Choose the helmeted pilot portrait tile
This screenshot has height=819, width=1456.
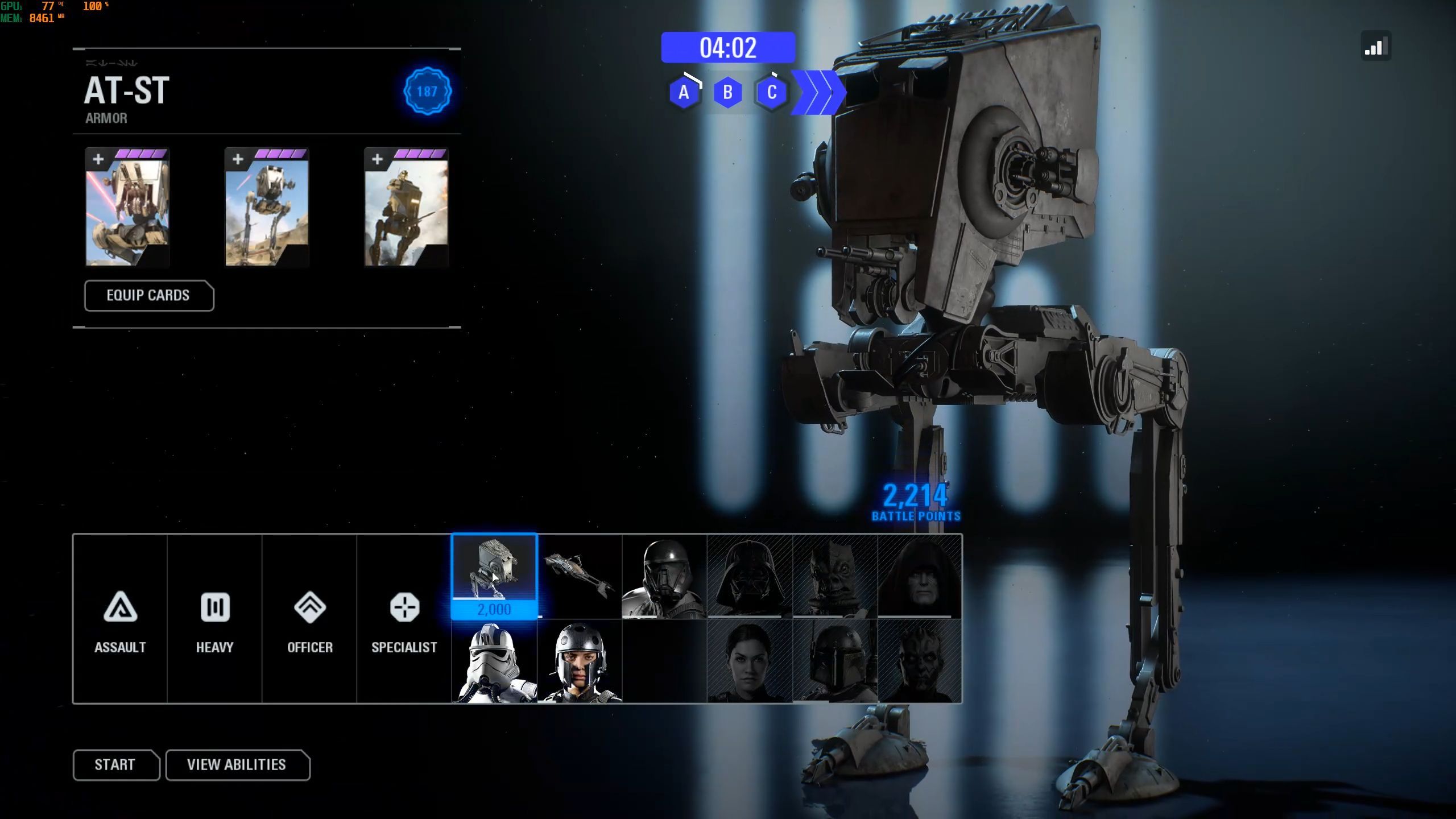click(579, 661)
